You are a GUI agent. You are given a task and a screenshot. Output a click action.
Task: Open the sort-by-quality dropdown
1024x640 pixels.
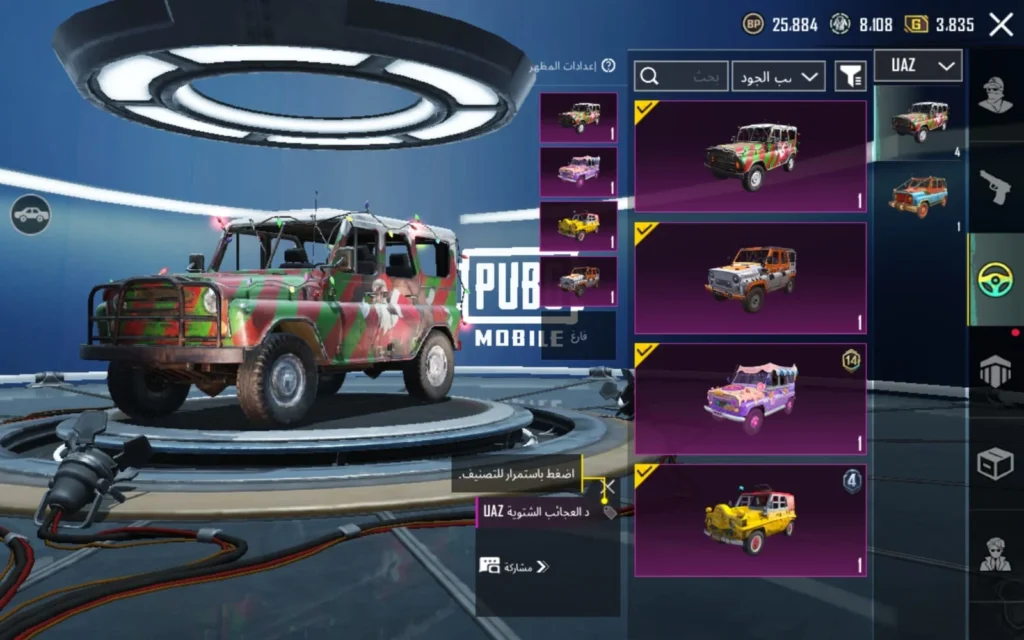click(778, 76)
